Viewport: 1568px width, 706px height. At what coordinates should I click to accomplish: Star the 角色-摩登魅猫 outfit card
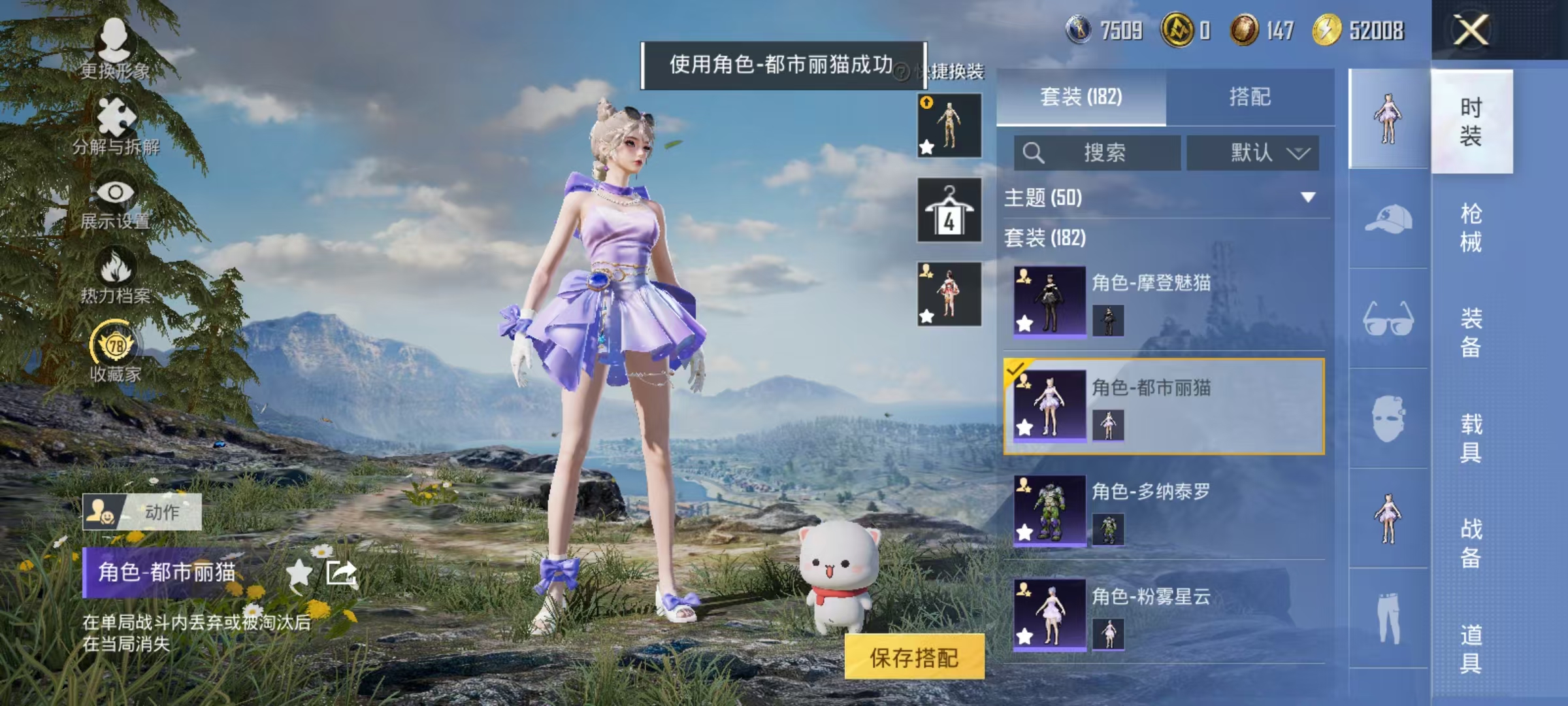1024,323
